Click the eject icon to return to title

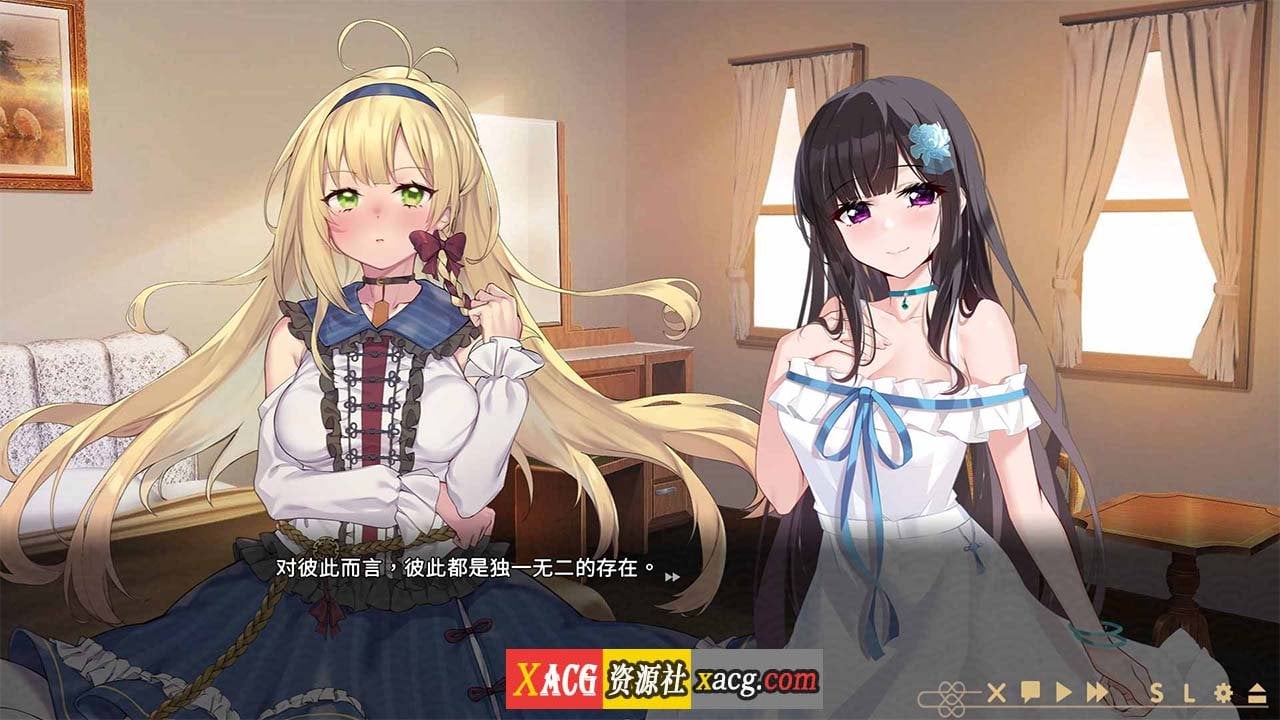[1257, 693]
